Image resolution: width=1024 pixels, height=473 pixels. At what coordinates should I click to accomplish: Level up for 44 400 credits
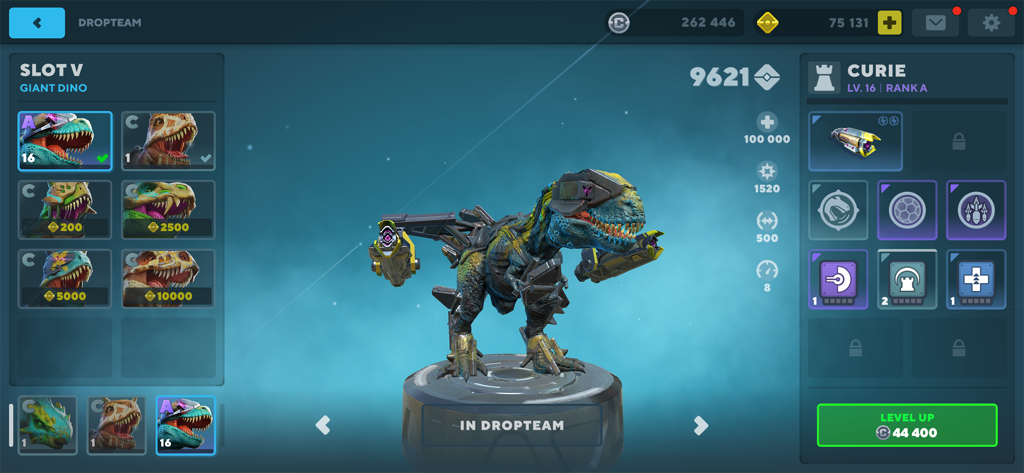(x=907, y=425)
